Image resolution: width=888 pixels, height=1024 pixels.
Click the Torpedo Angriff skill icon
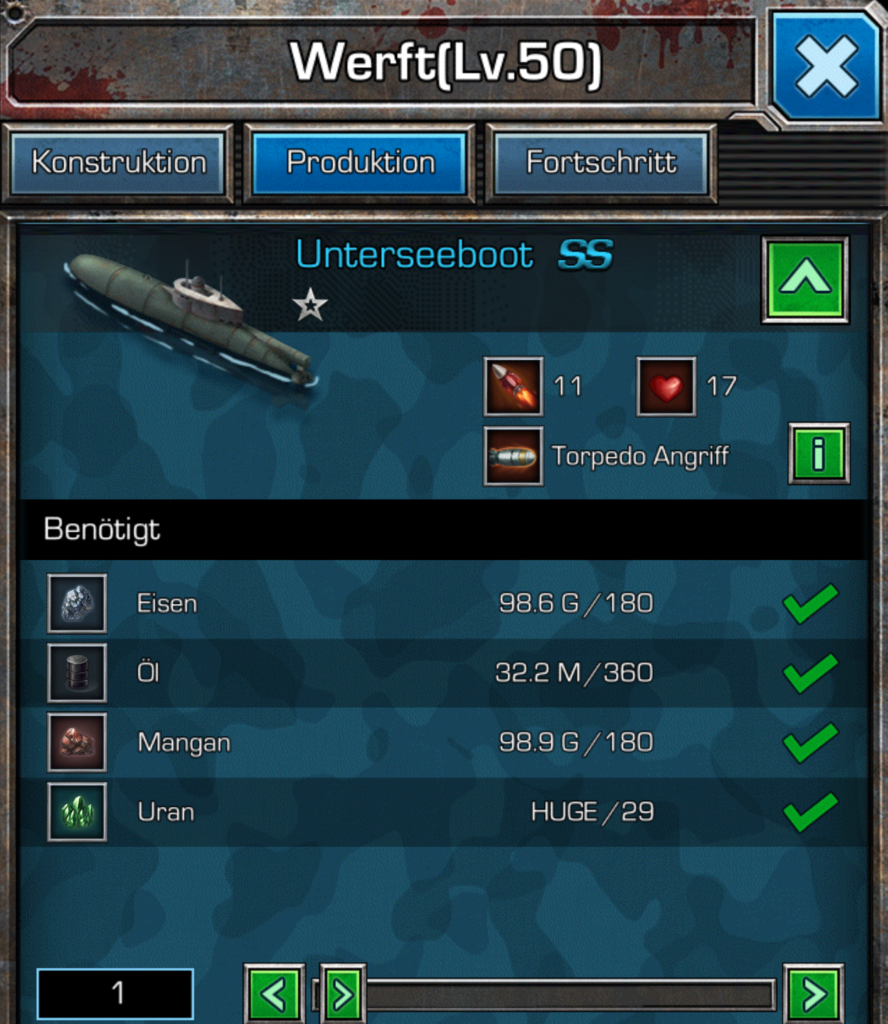514,457
